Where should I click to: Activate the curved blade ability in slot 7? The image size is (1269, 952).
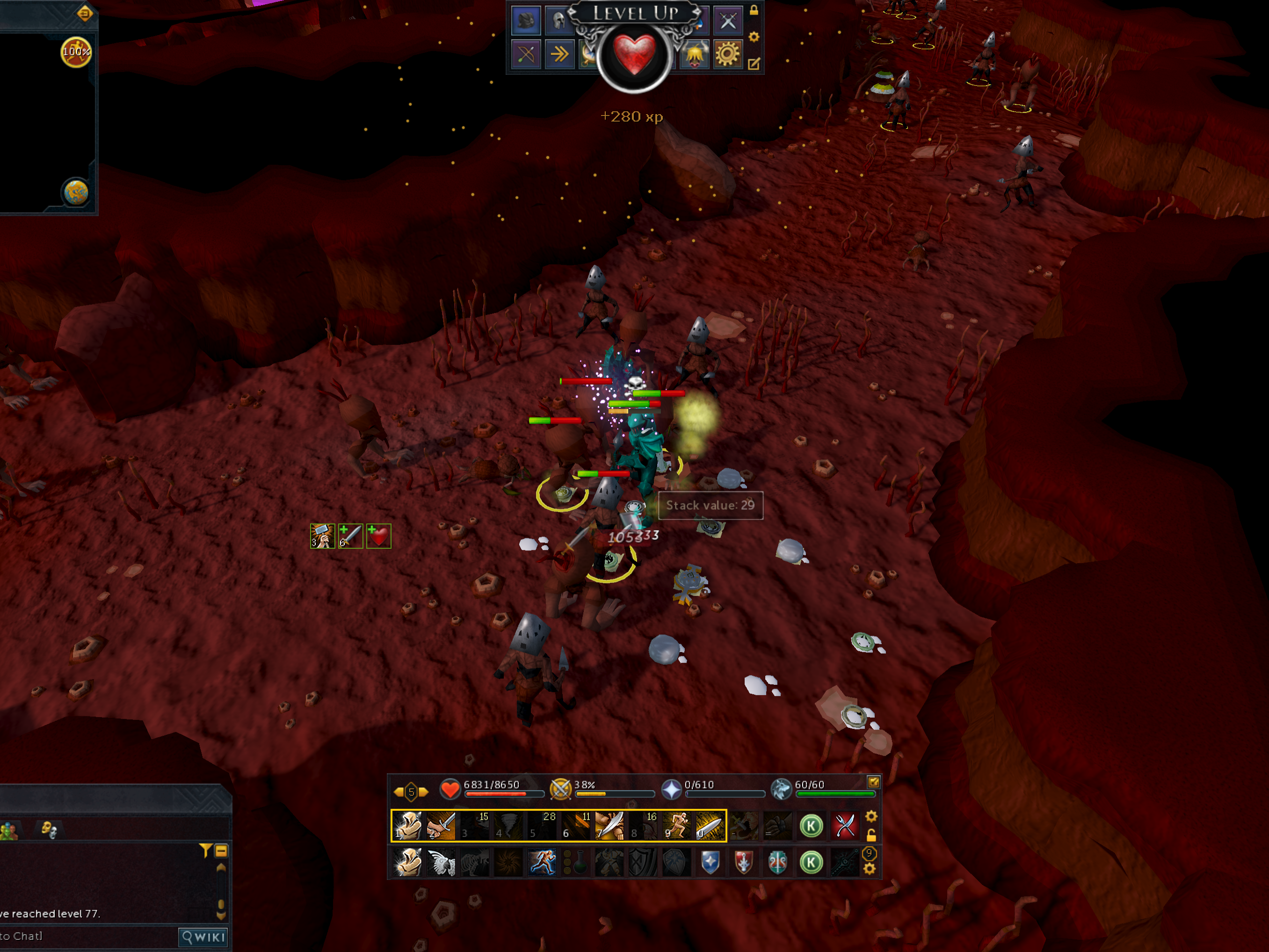coord(610,826)
